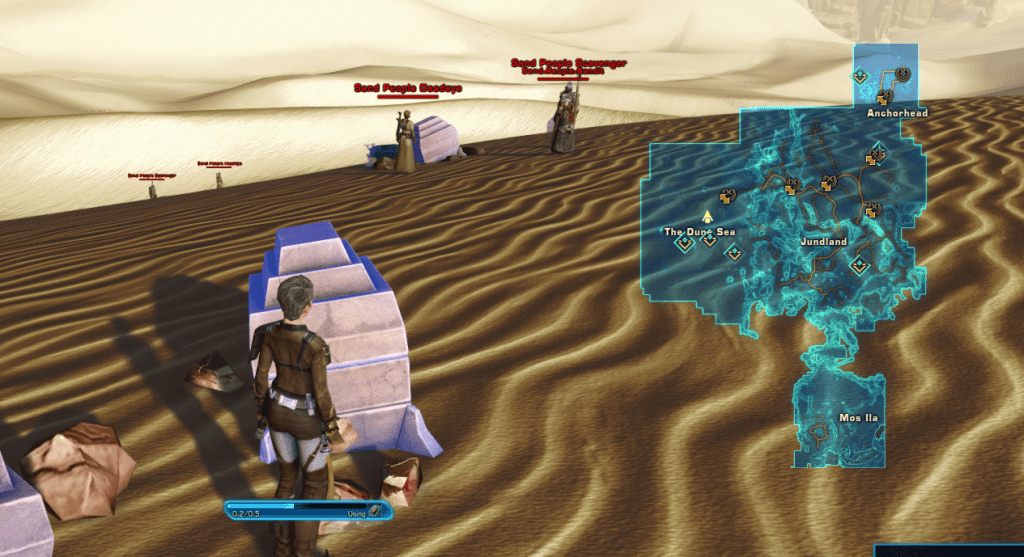1024x557 pixels.
Task: Select the cyan diamond marker below Jundland label
Action: point(858,265)
